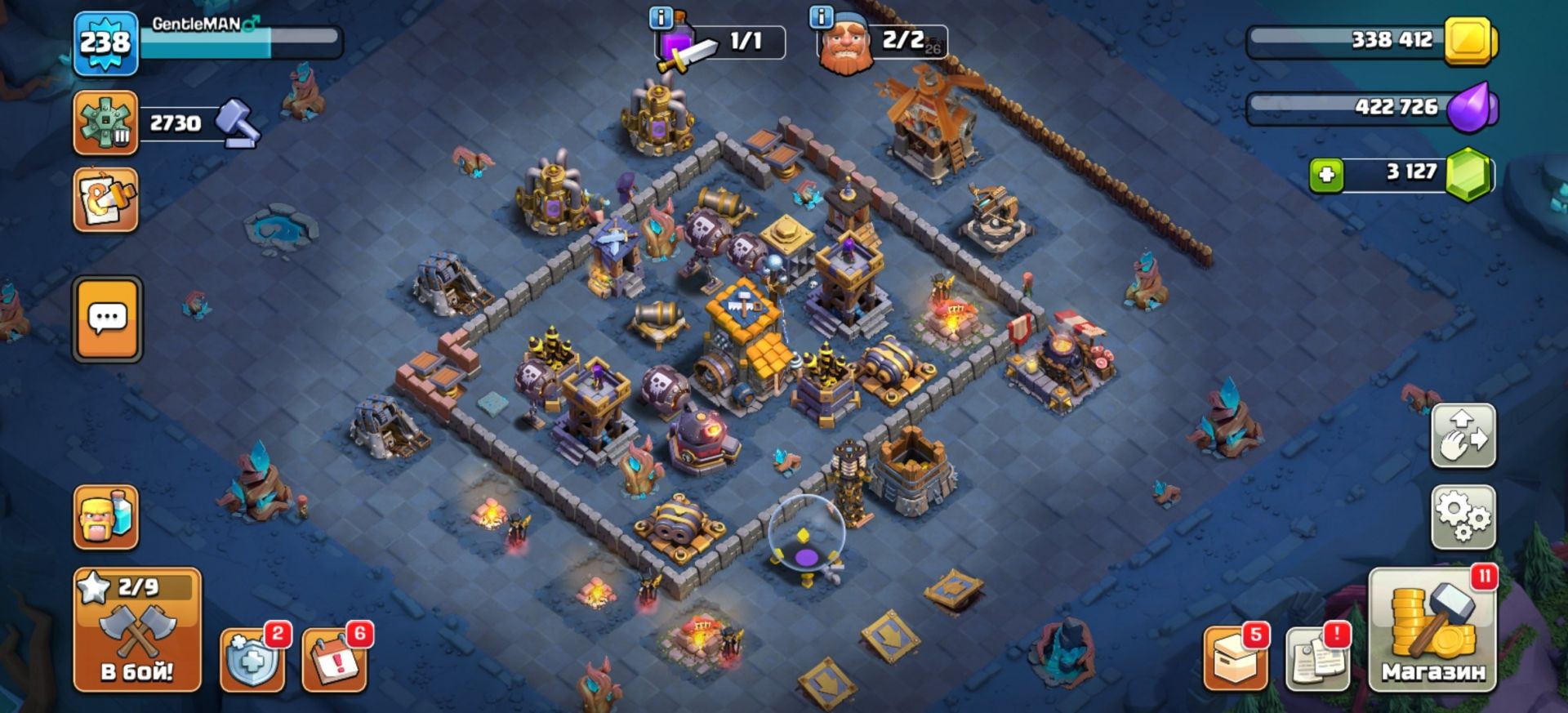Show builder info for 2/2 builders
Viewport: 1568px width, 713px height.
click(821, 16)
